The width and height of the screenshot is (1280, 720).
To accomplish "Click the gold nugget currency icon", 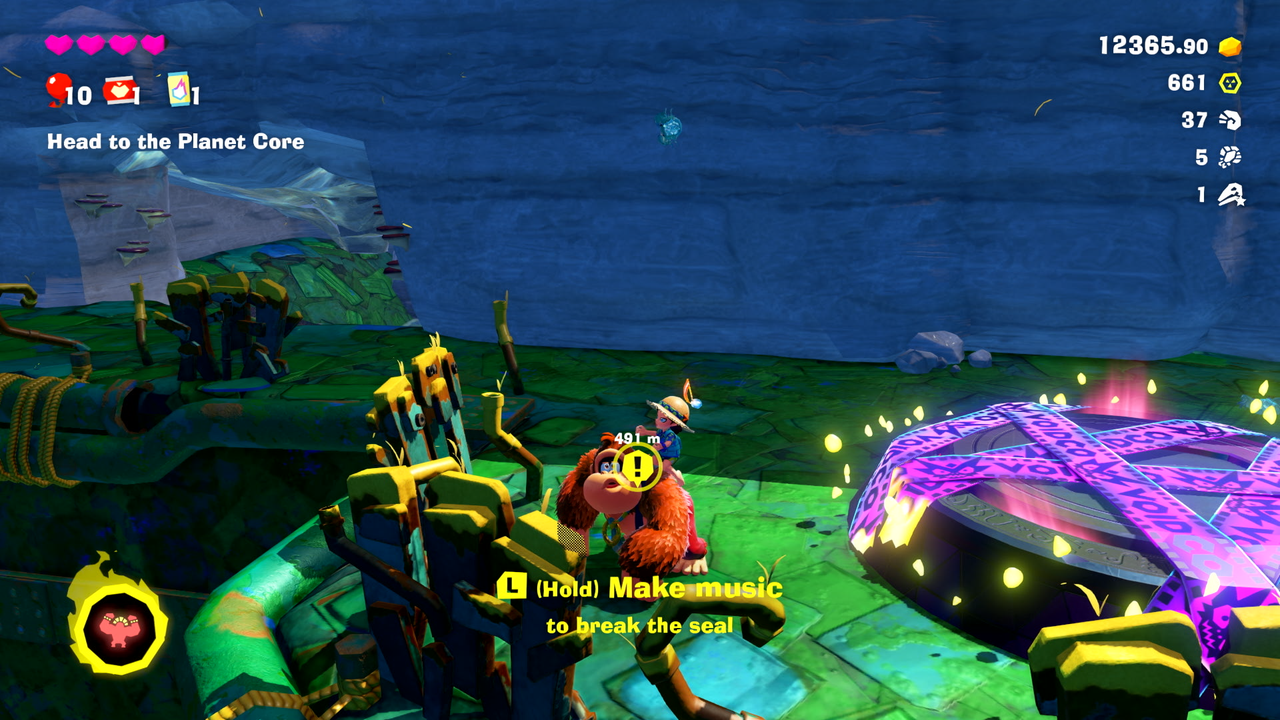I will click(x=1230, y=46).
